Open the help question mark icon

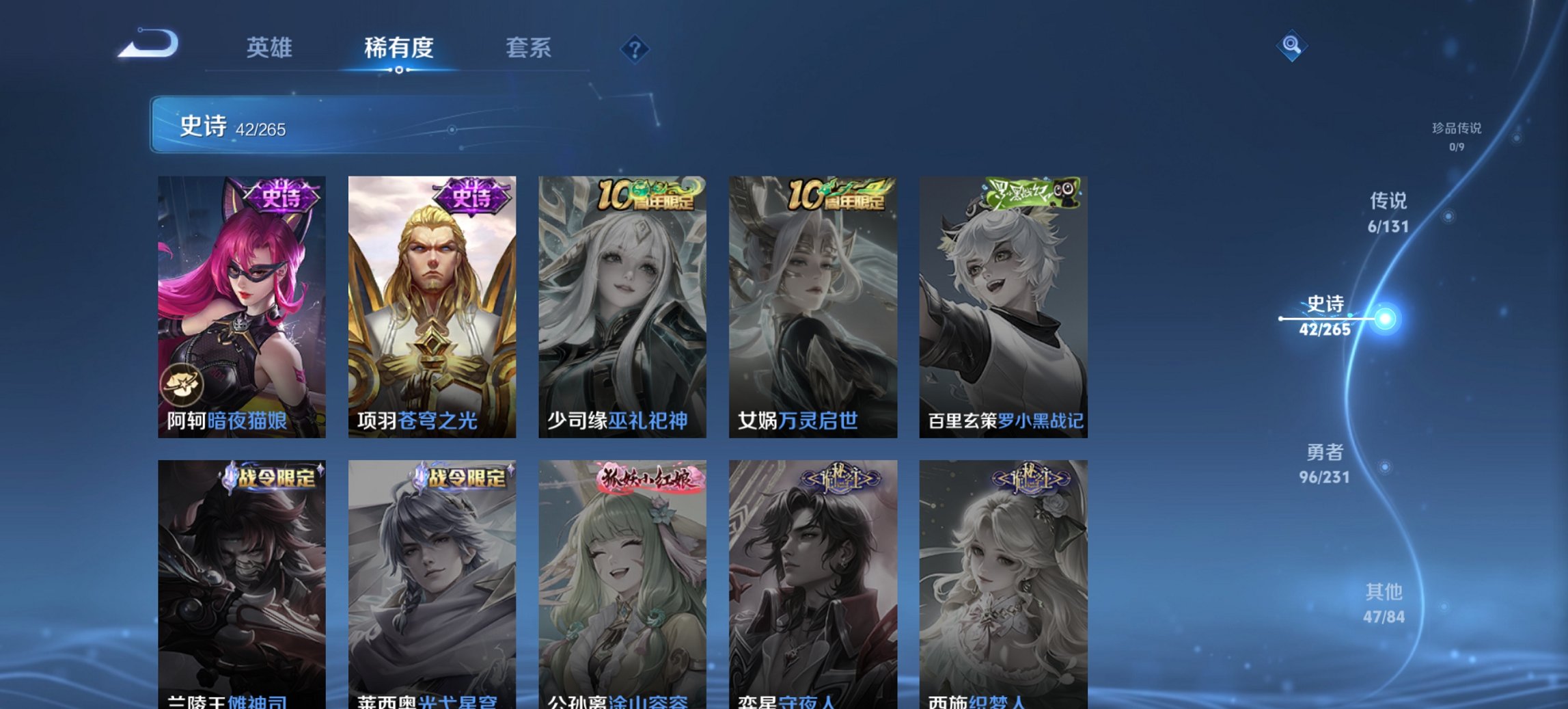[635, 48]
